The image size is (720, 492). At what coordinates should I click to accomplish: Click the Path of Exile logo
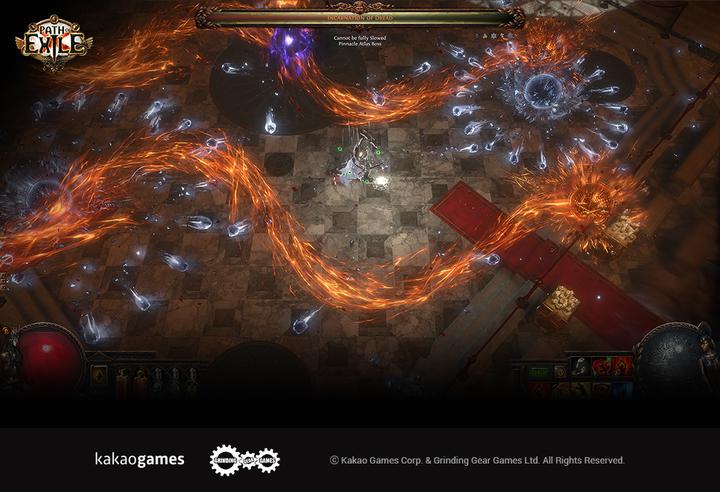53,40
